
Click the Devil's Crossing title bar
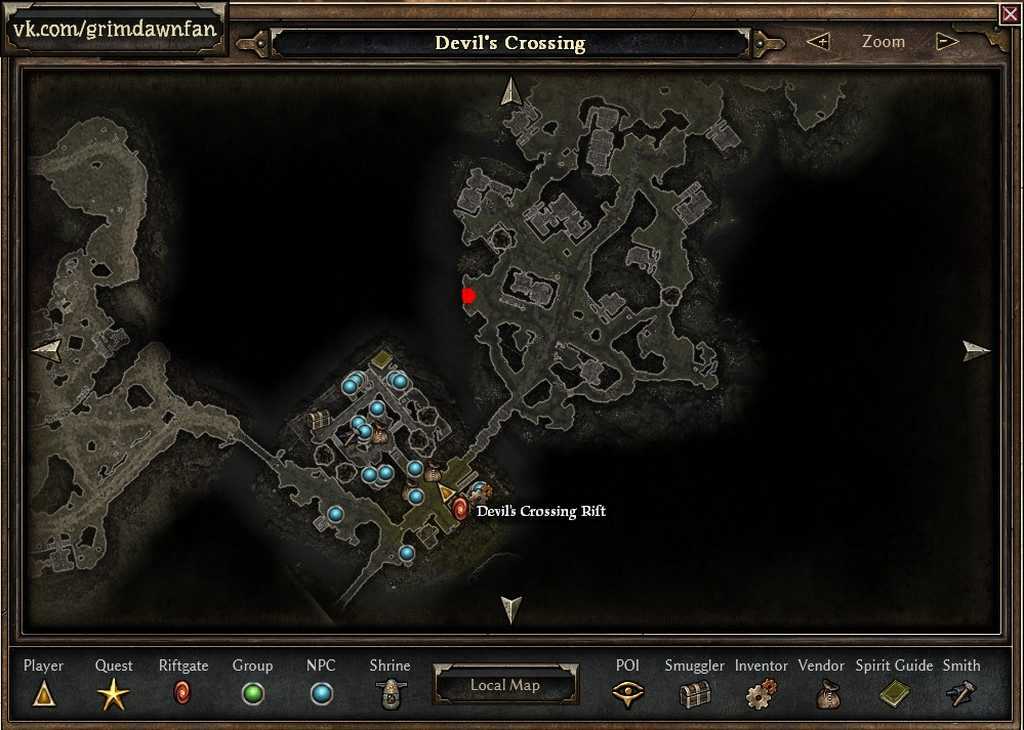click(x=510, y=43)
